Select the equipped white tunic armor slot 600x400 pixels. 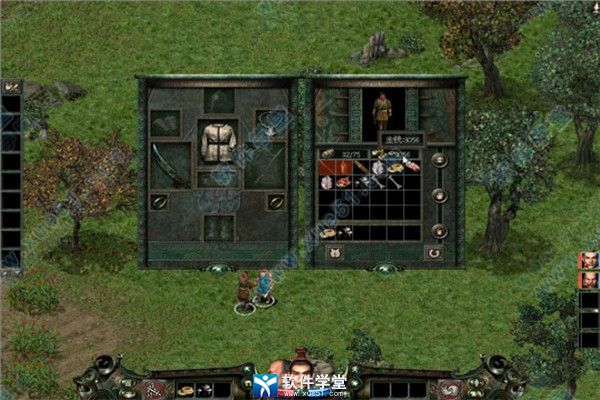pyautogui.click(x=218, y=142)
